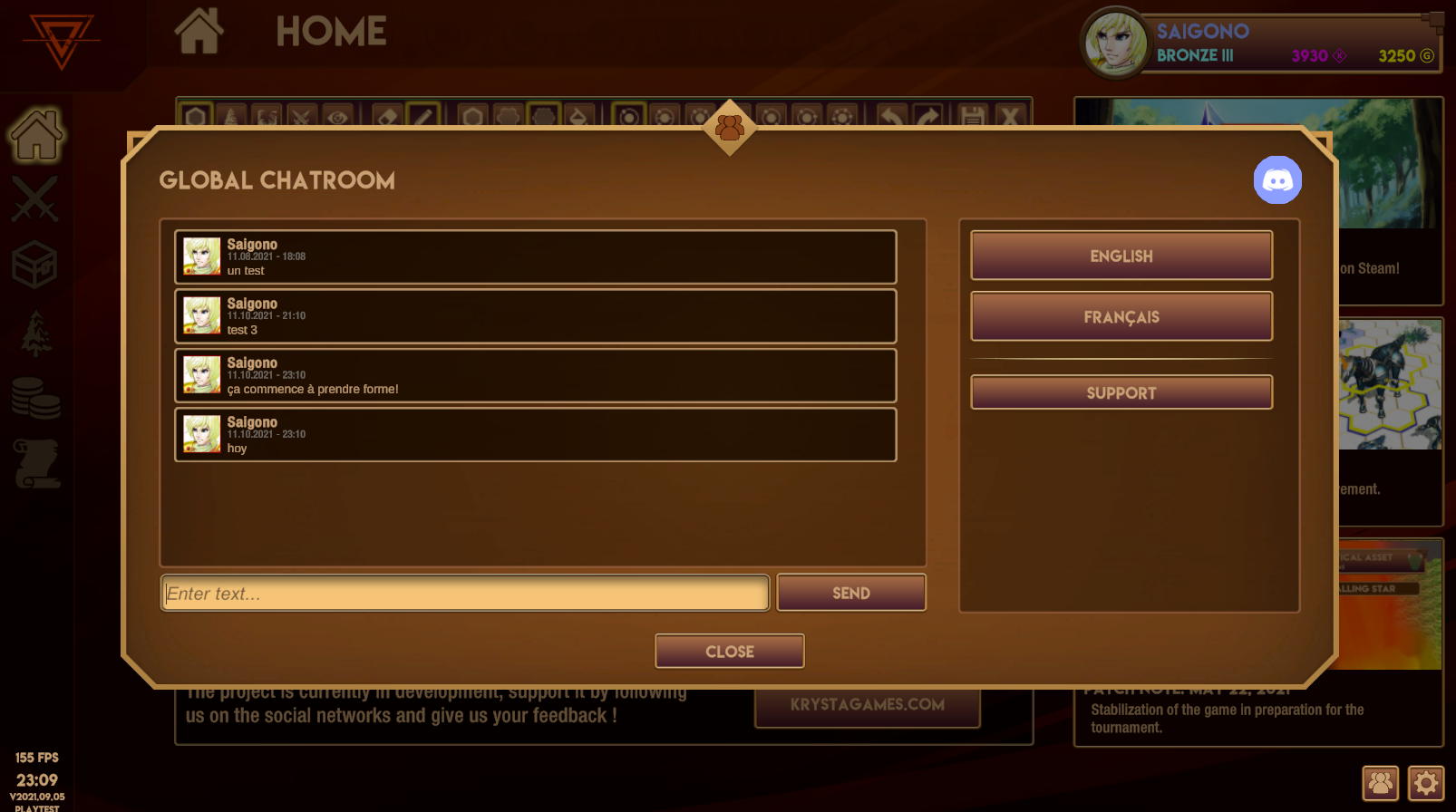Click the tree icon in the sidebar
Image resolution: width=1456 pixels, height=812 pixels.
coord(34,332)
